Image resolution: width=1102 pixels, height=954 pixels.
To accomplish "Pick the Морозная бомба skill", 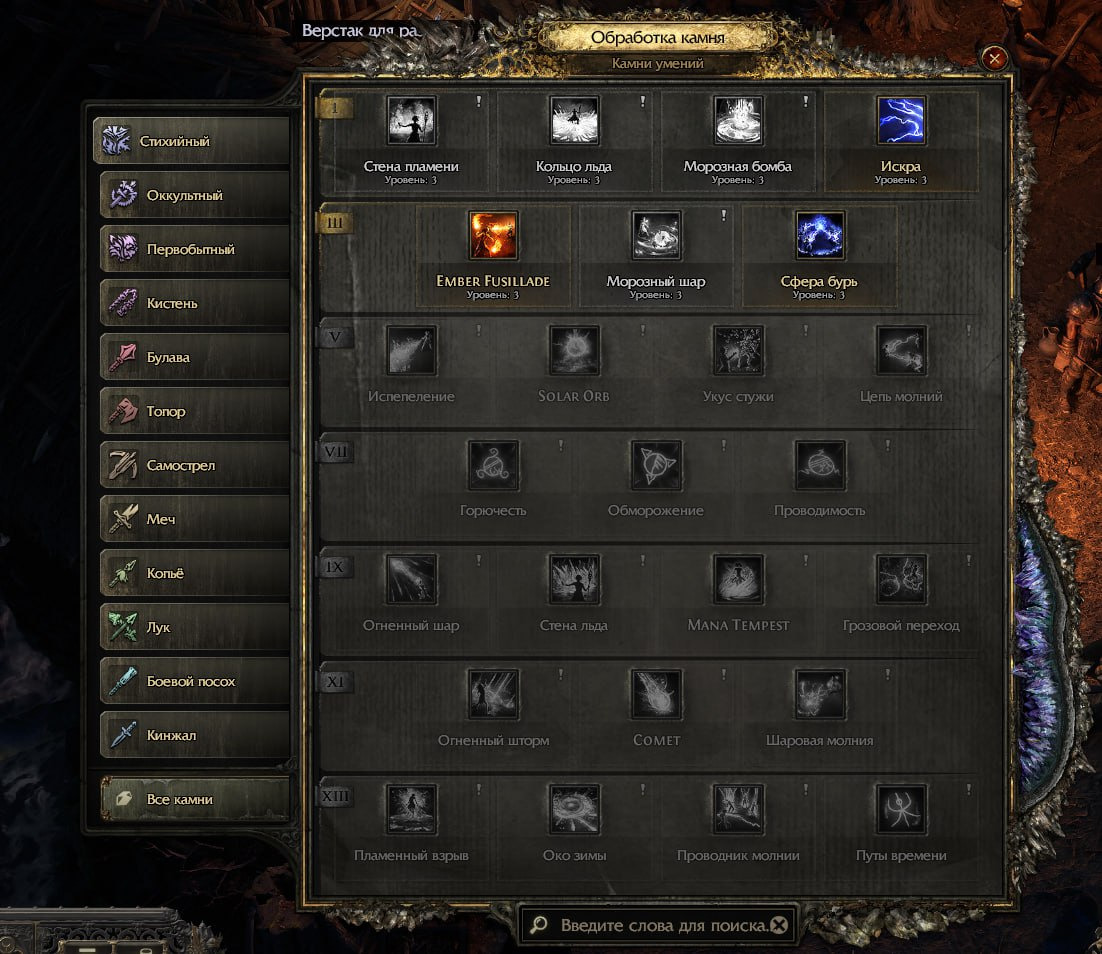I will (738, 122).
